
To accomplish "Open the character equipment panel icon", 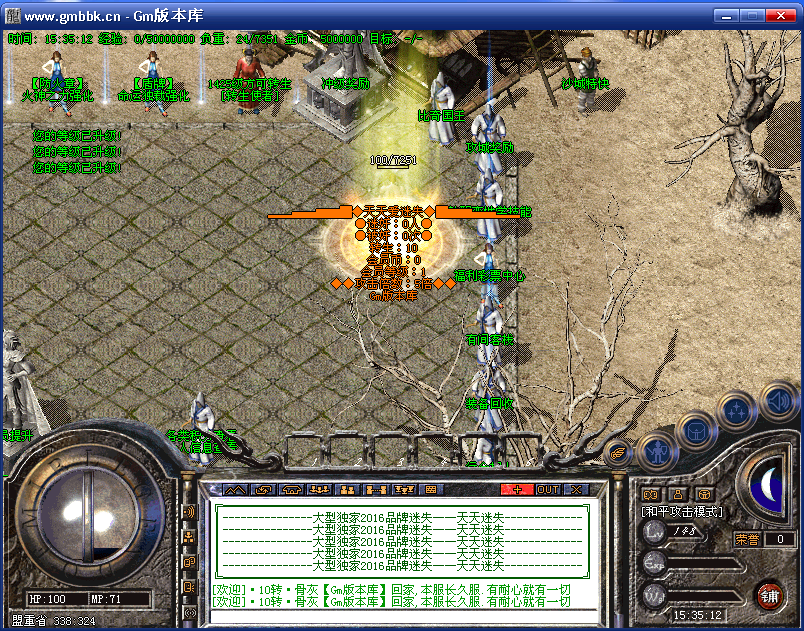I will [657, 451].
